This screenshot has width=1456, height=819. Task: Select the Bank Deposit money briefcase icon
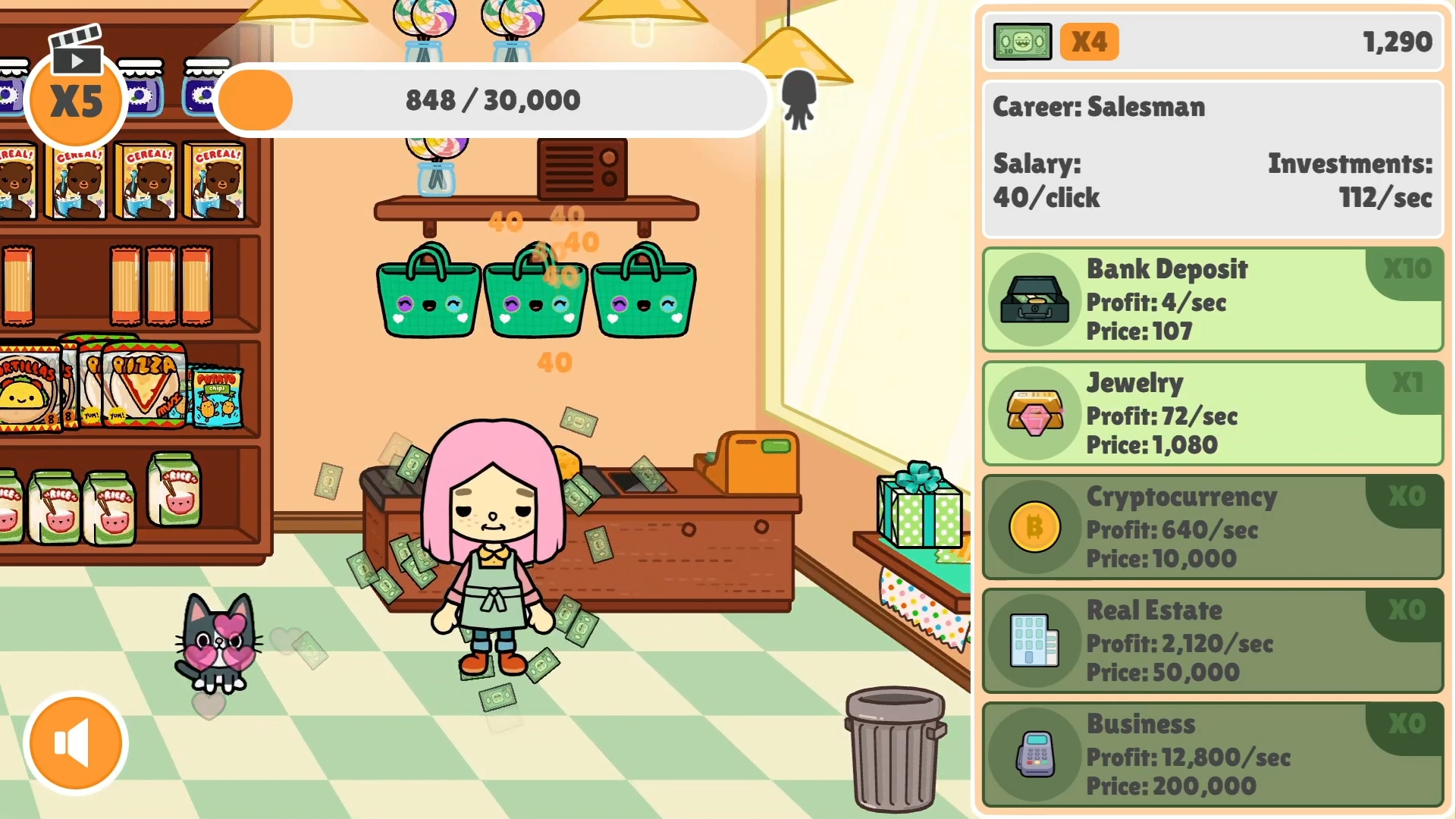[1034, 299]
